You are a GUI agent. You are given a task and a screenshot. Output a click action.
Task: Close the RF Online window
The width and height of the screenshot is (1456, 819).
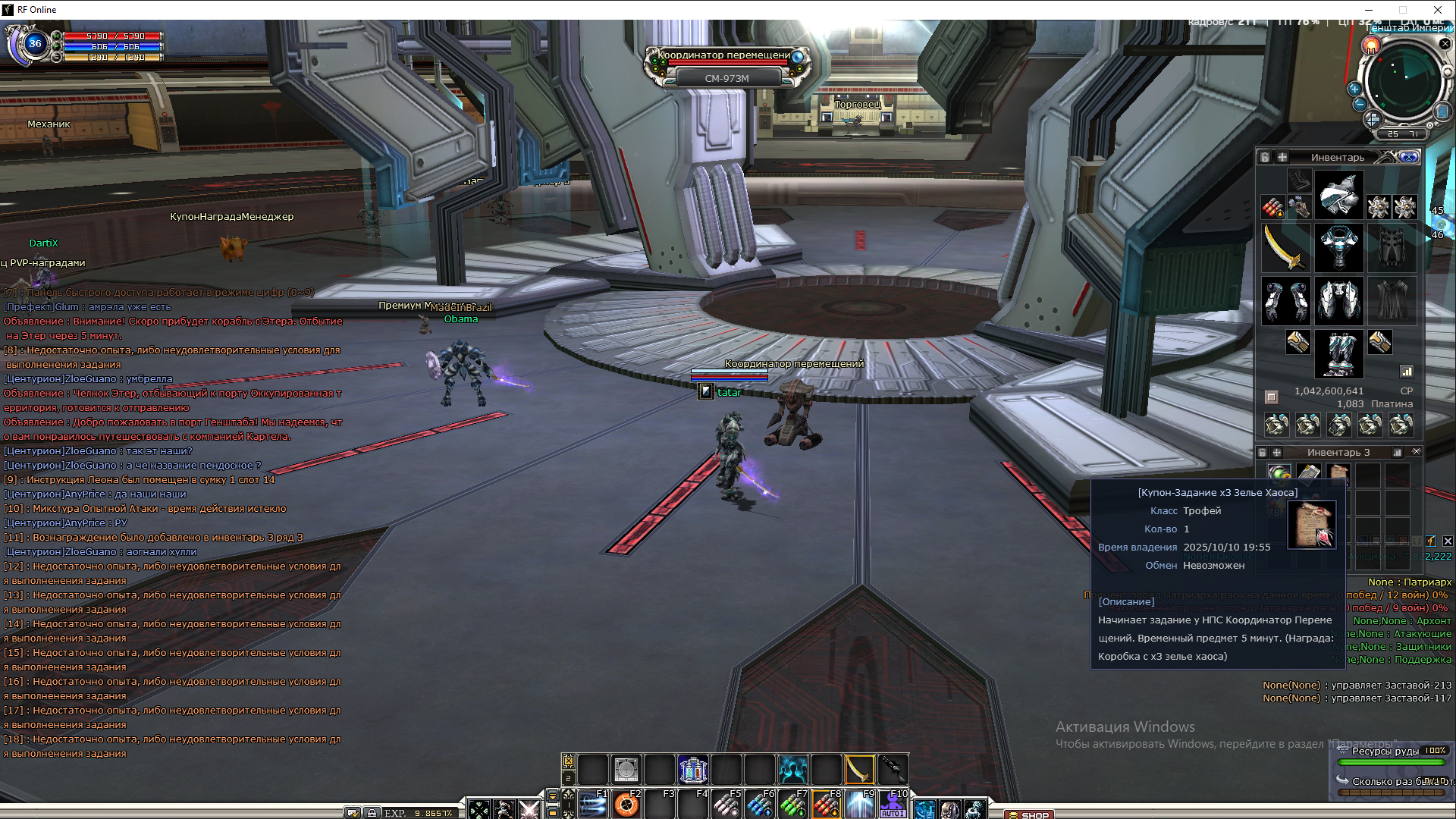click(1437, 10)
